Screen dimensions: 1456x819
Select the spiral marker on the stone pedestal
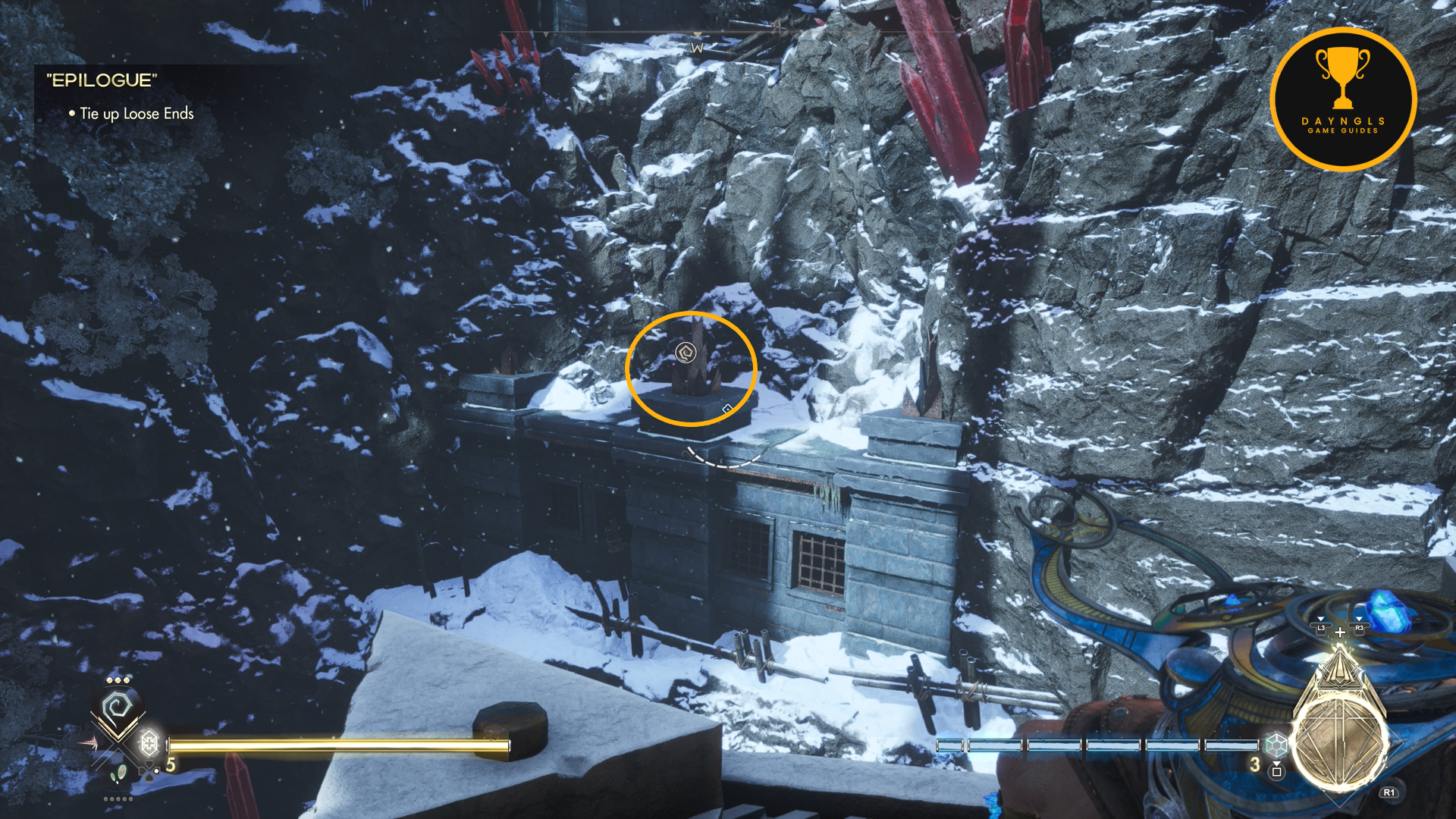click(x=686, y=353)
